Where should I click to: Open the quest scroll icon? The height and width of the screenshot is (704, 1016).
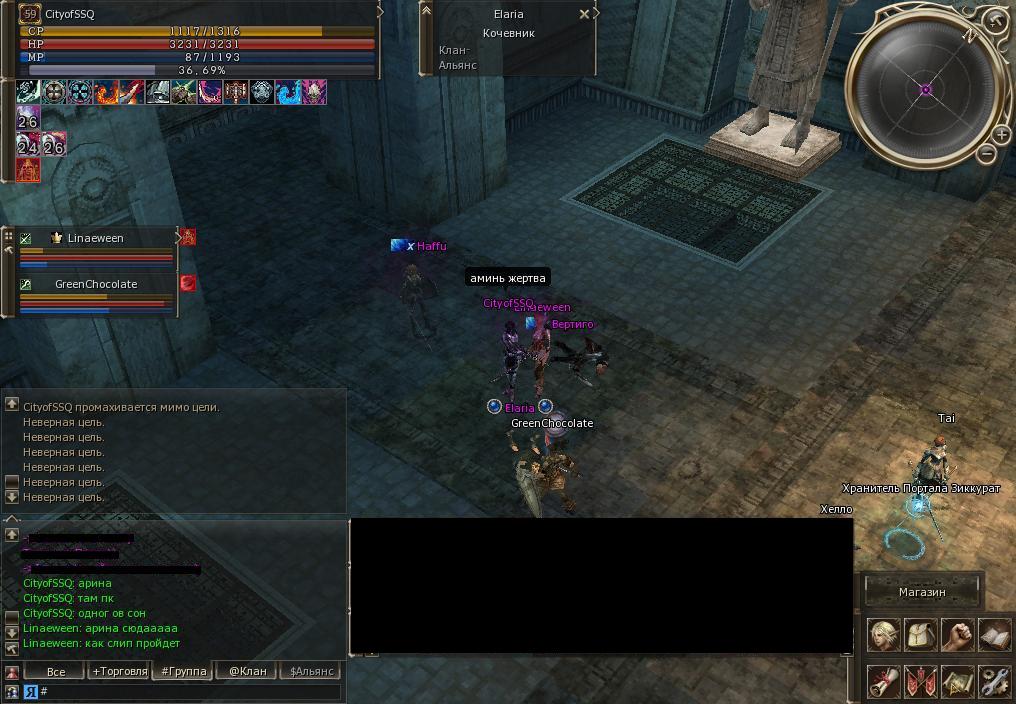tap(883, 681)
